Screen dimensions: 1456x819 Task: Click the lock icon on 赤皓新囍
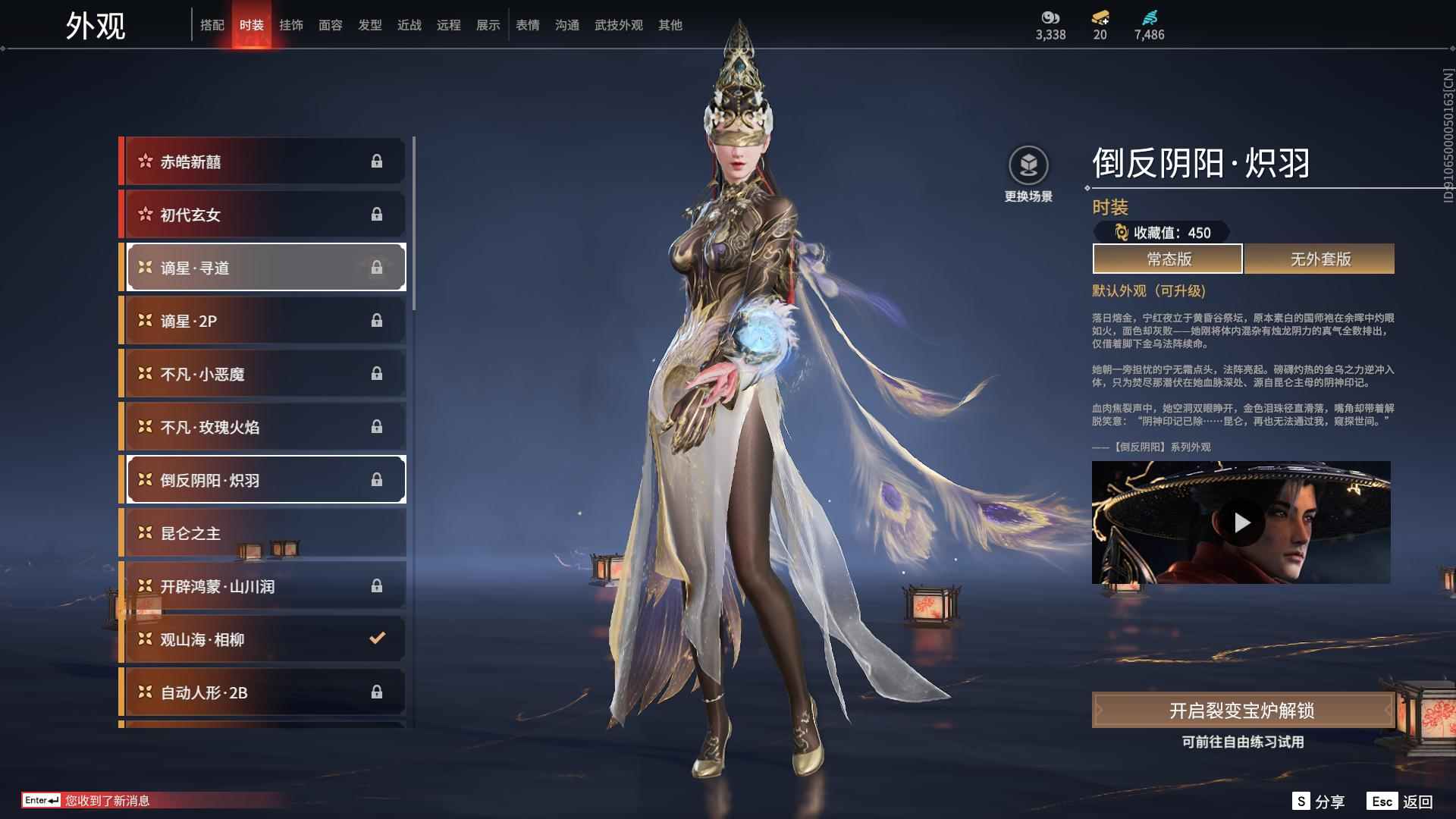[x=378, y=160]
